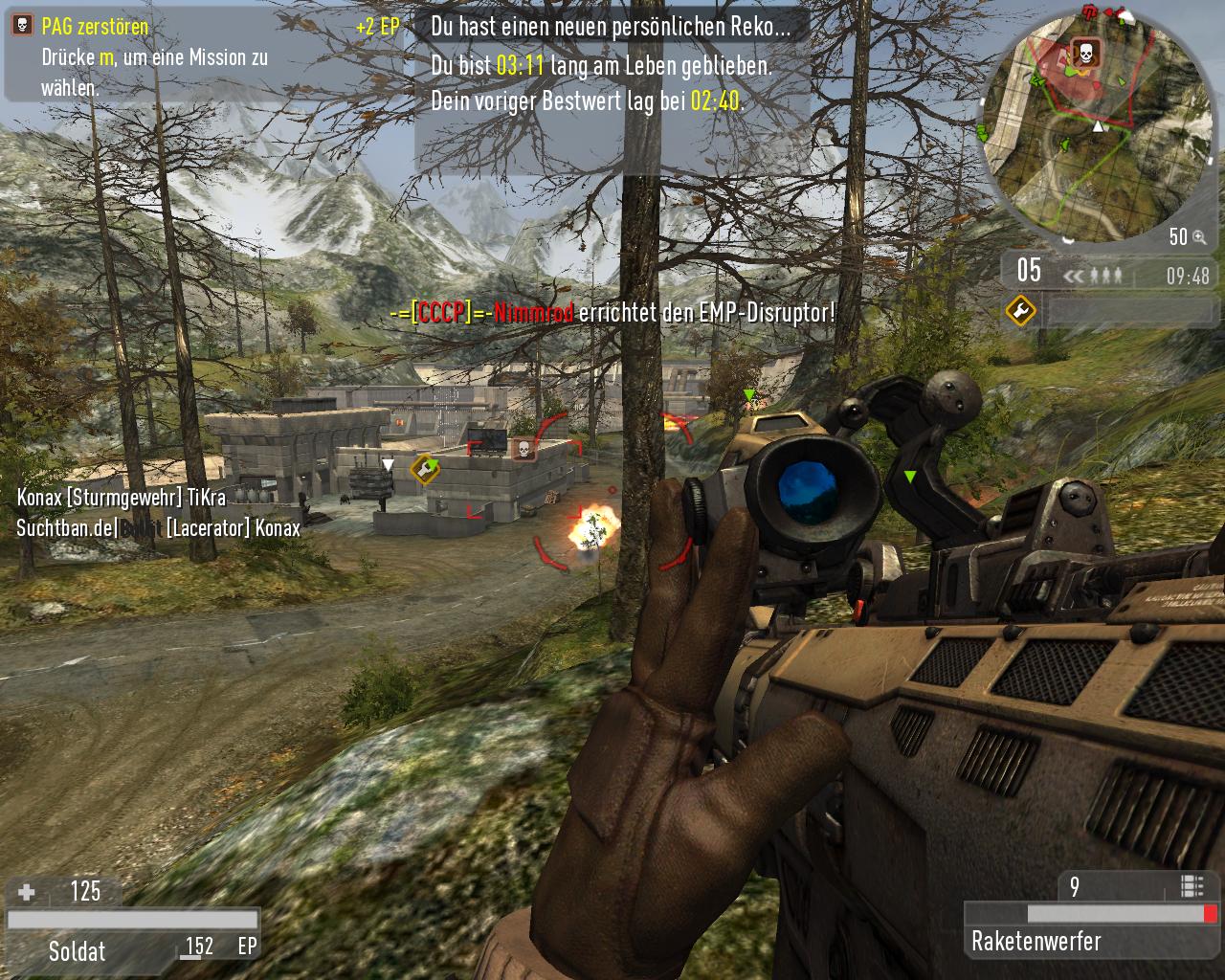Click the fire mode icon above Raketenwerfer
This screenshot has width=1225, height=980.
click(x=1192, y=886)
